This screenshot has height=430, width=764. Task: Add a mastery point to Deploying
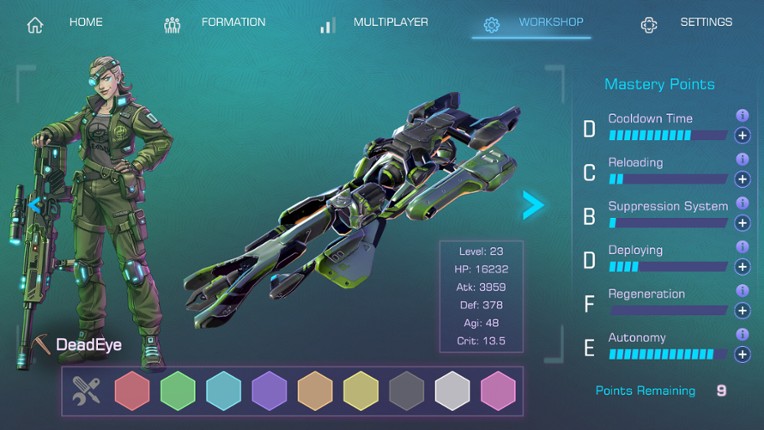click(x=742, y=267)
